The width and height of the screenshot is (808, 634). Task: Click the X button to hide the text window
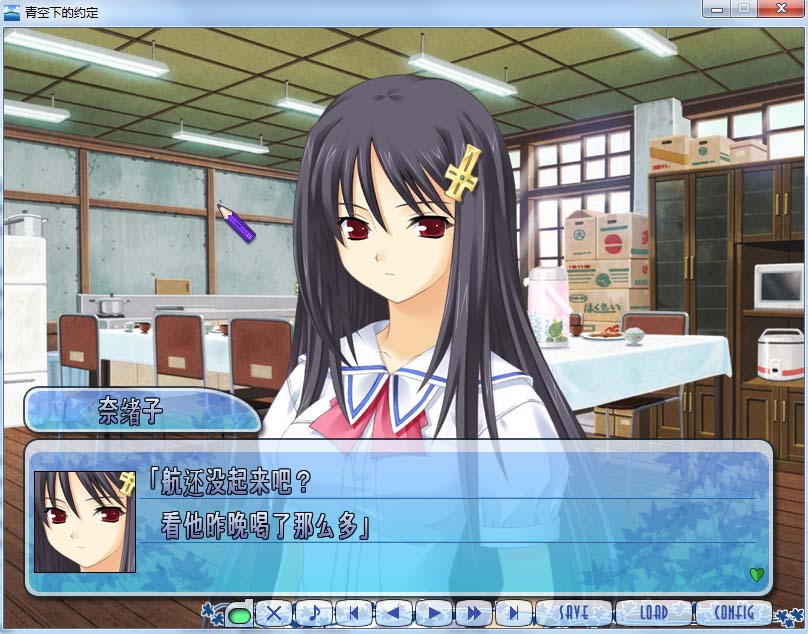coord(276,613)
